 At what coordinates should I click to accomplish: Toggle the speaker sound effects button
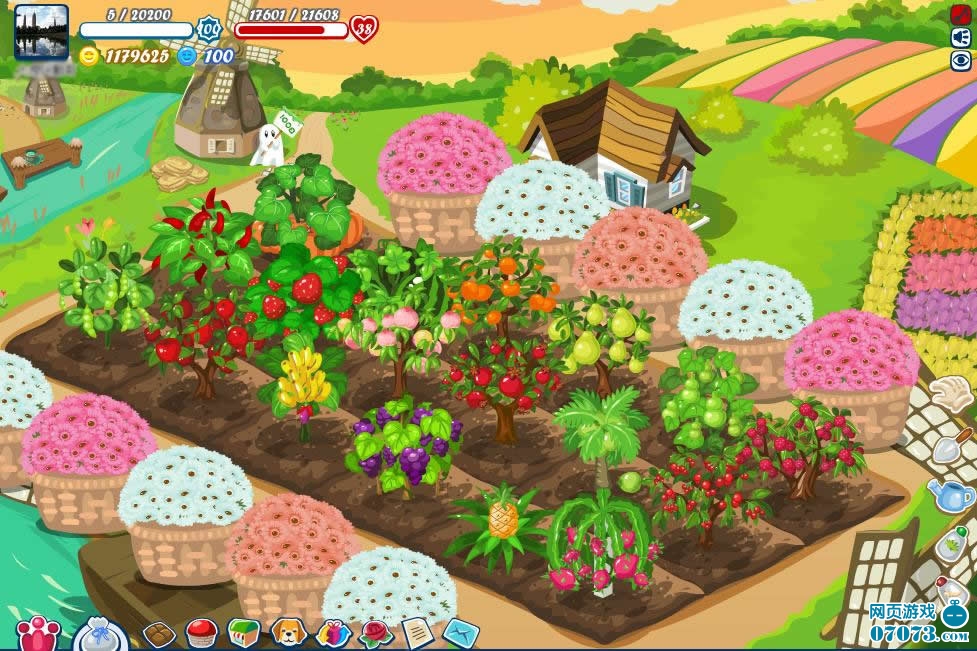961,37
